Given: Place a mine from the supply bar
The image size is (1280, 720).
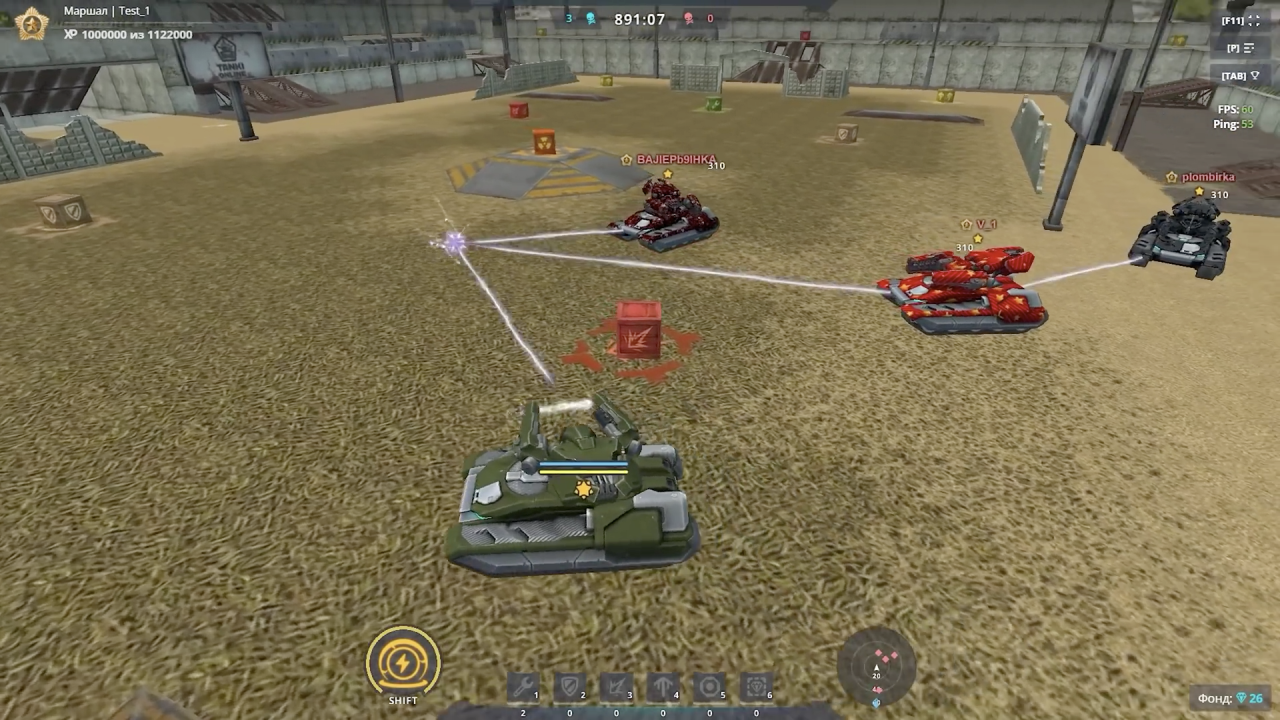Looking at the screenshot, I should pyautogui.click(x=710, y=687).
